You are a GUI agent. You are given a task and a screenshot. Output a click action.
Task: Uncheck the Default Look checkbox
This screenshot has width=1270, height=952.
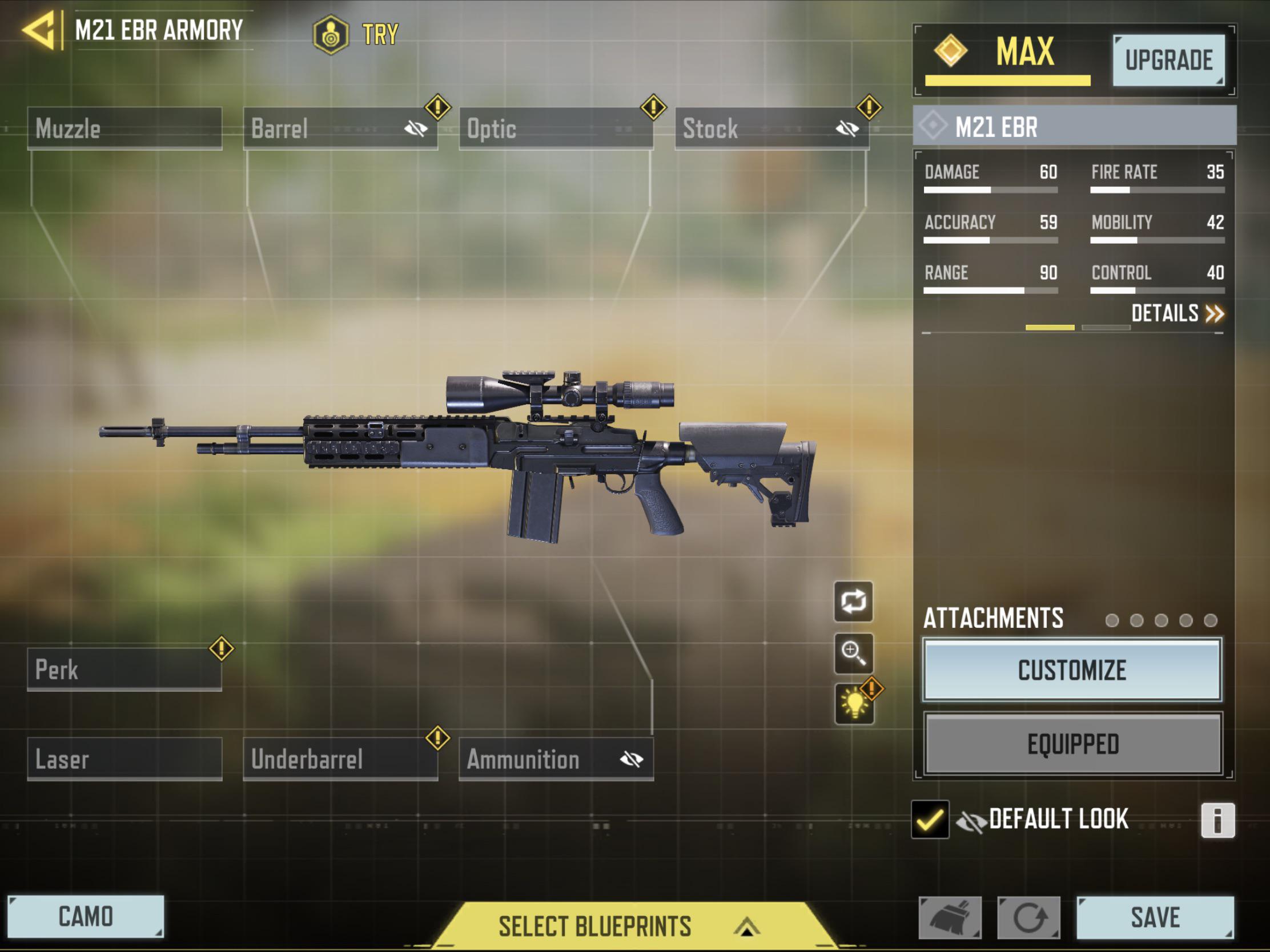(x=930, y=820)
